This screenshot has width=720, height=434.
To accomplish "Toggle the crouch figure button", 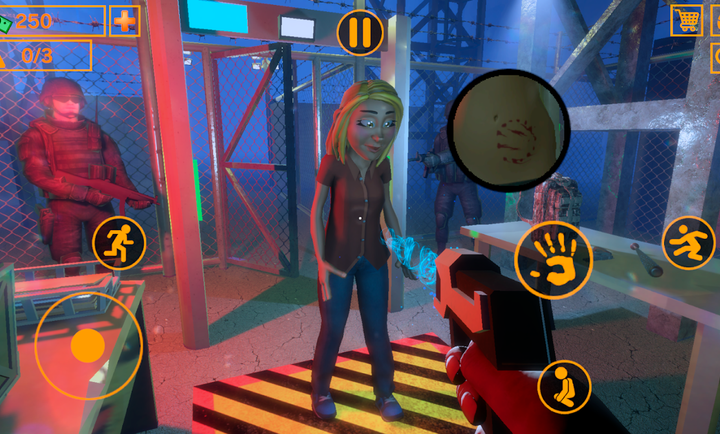I will click(564, 386).
